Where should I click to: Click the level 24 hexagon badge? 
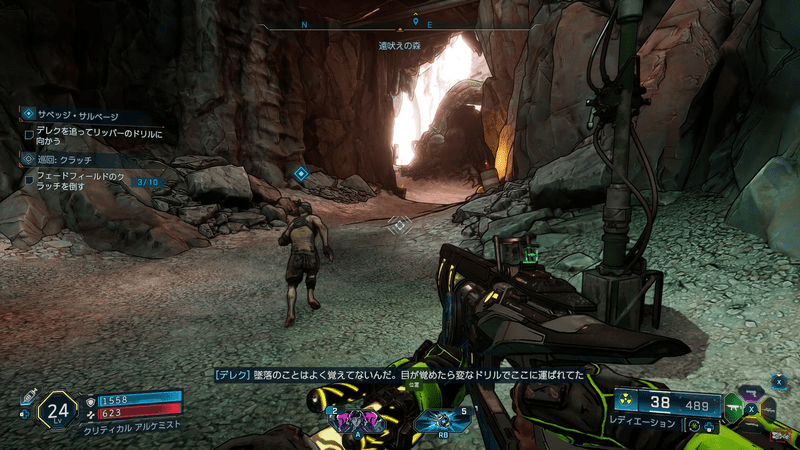[58, 409]
